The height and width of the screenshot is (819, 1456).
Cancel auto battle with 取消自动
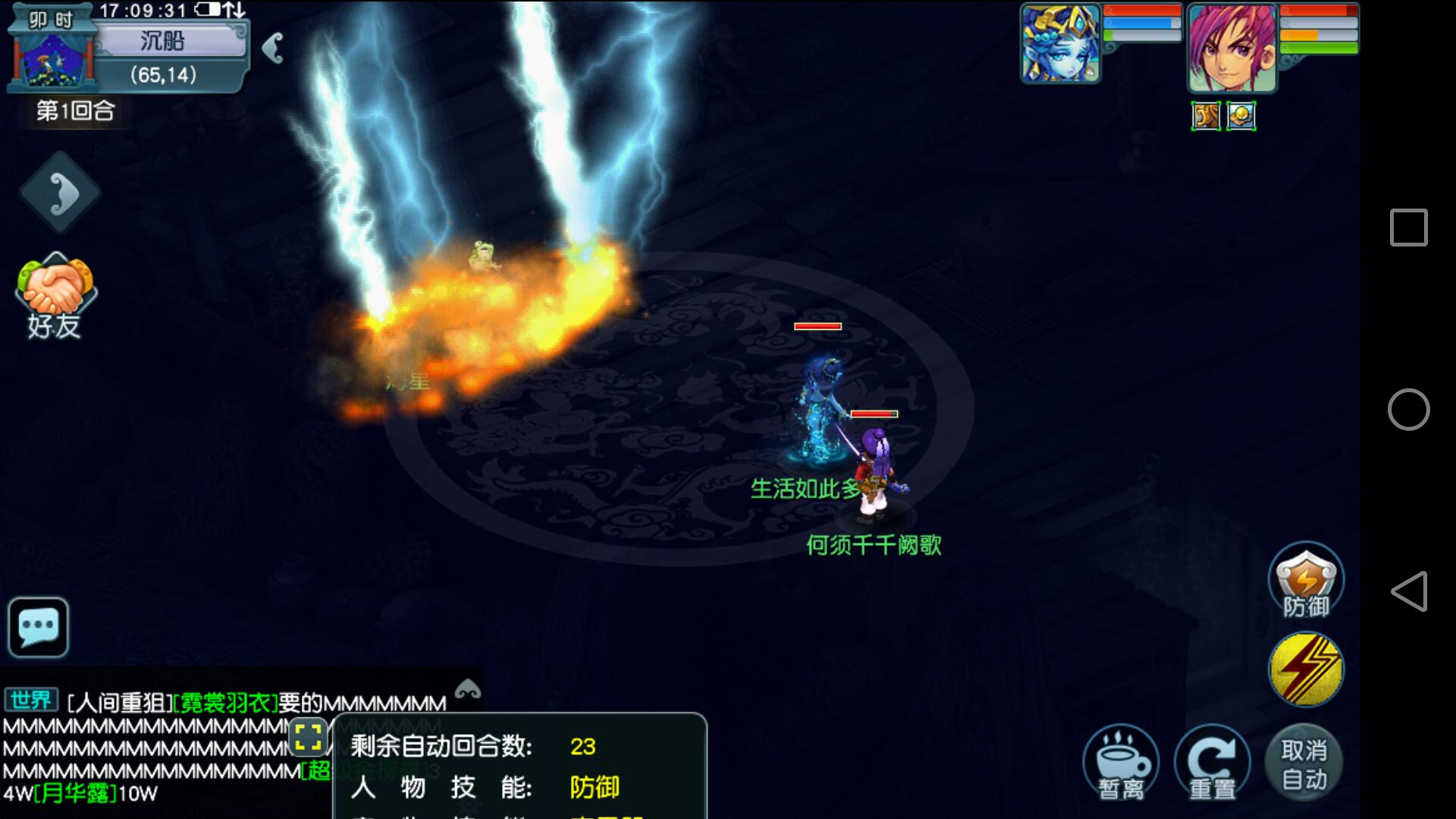[x=1304, y=764]
